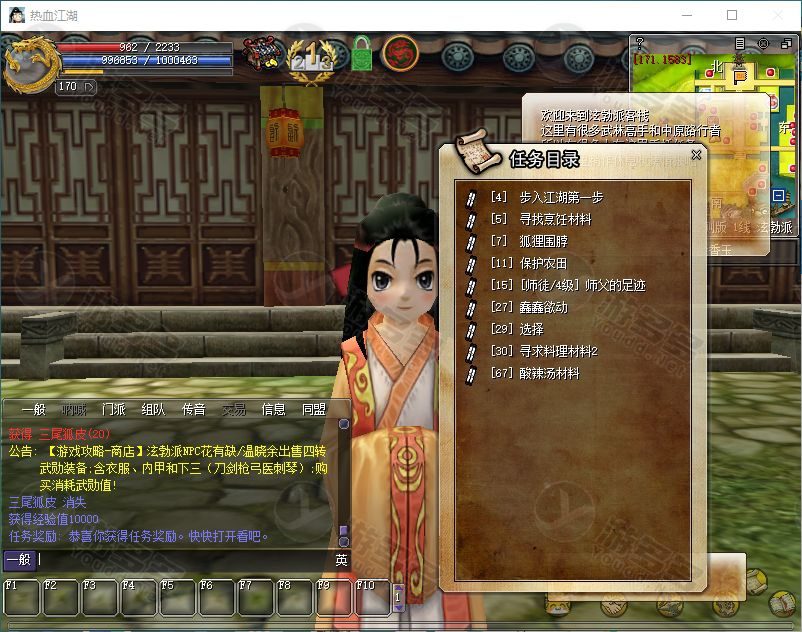Click the level 29 选择 quest
Viewport: 802px width, 632px height.
pyautogui.click(x=531, y=329)
